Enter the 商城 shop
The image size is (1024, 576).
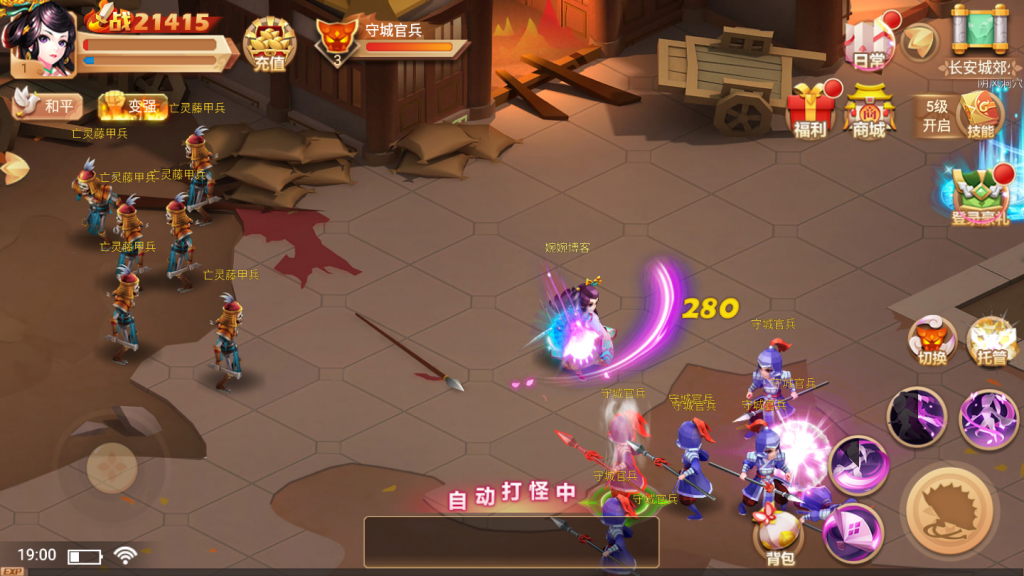(869, 110)
